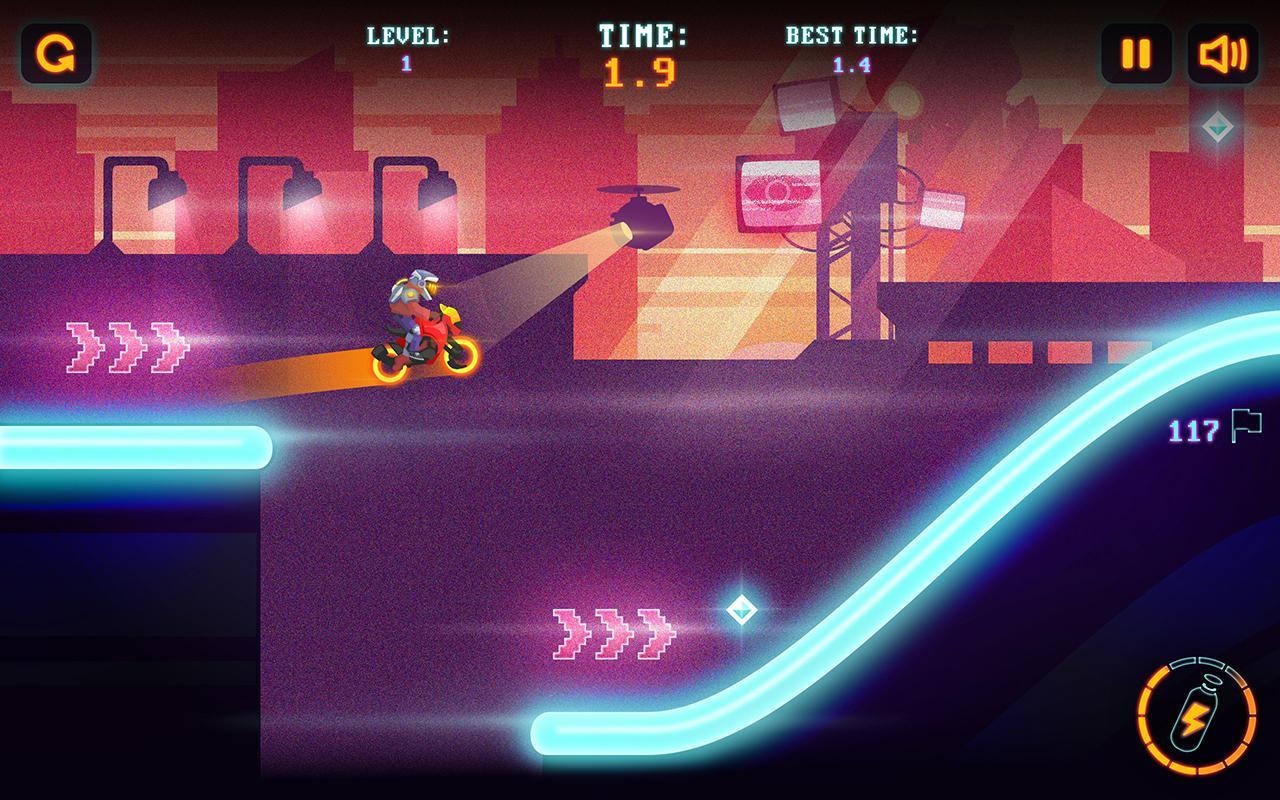Select the motorcycle rider
This screenshot has height=800, width=1280.
[x=418, y=320]
